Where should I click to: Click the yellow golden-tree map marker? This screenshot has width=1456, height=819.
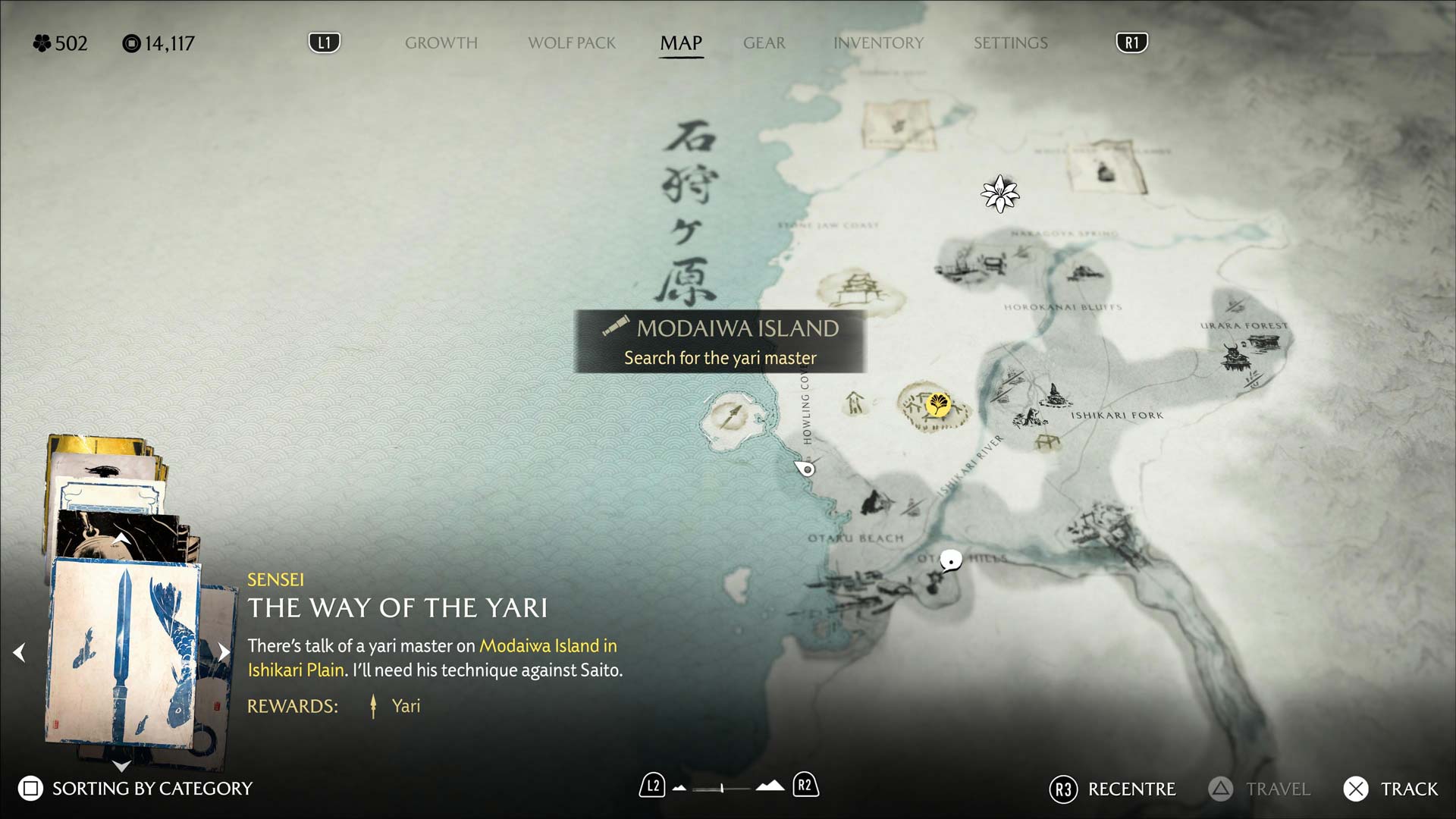point(938,404)
